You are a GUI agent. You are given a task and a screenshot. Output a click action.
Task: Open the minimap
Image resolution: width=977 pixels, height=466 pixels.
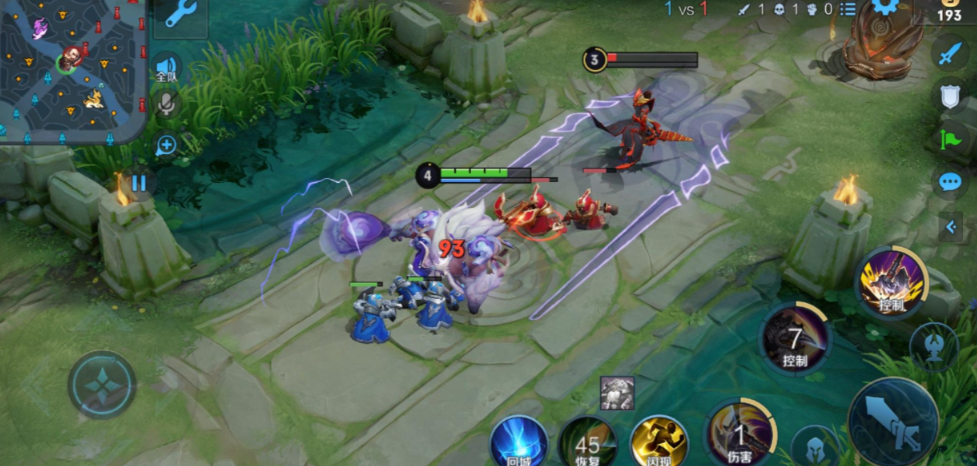(x=72, y=70)
